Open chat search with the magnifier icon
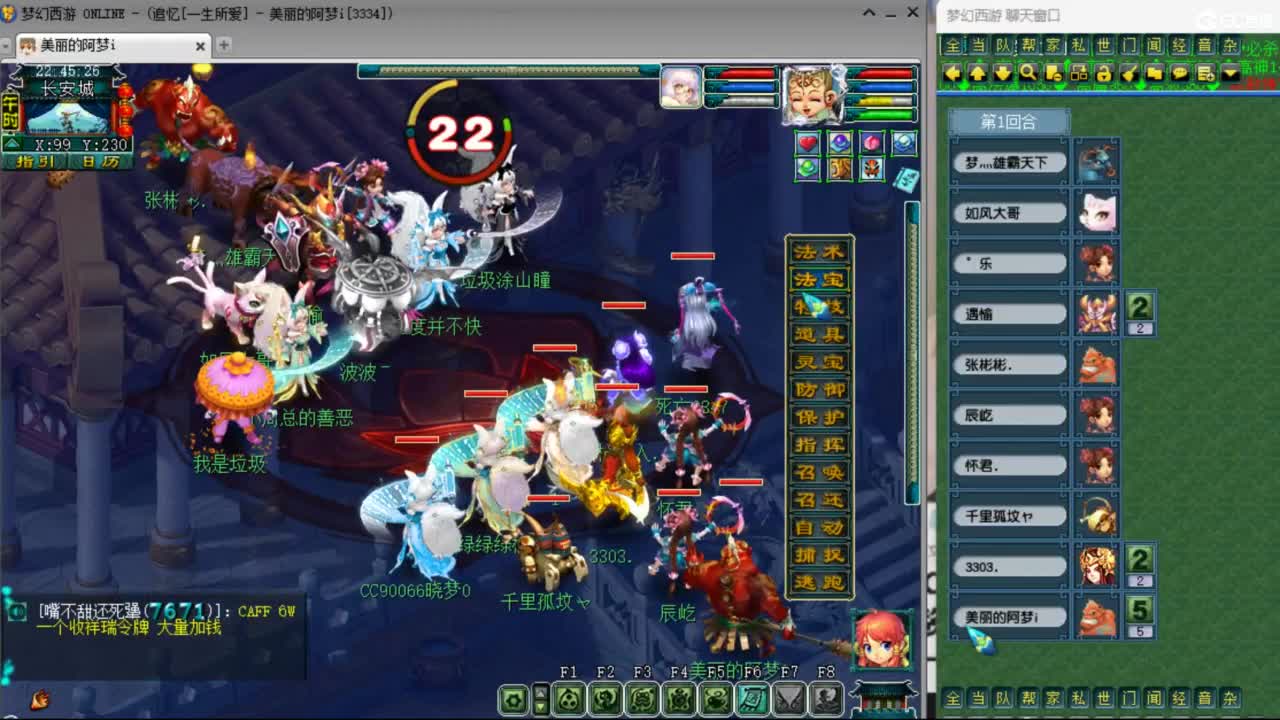This screenshot has width=1280, height=720. click(x=1029, y=73)
